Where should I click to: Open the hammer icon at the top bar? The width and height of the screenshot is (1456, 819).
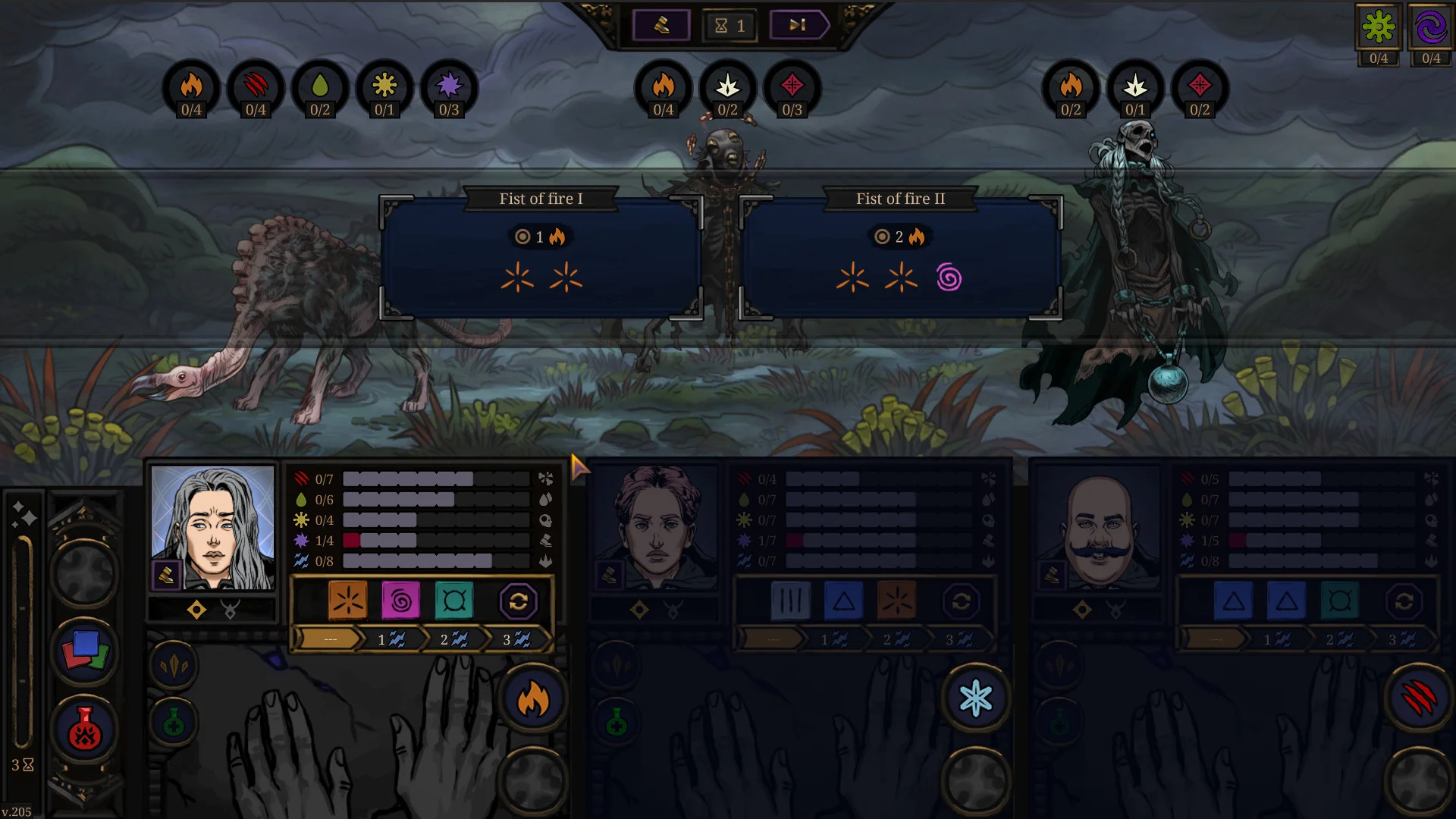pos(661,25)
